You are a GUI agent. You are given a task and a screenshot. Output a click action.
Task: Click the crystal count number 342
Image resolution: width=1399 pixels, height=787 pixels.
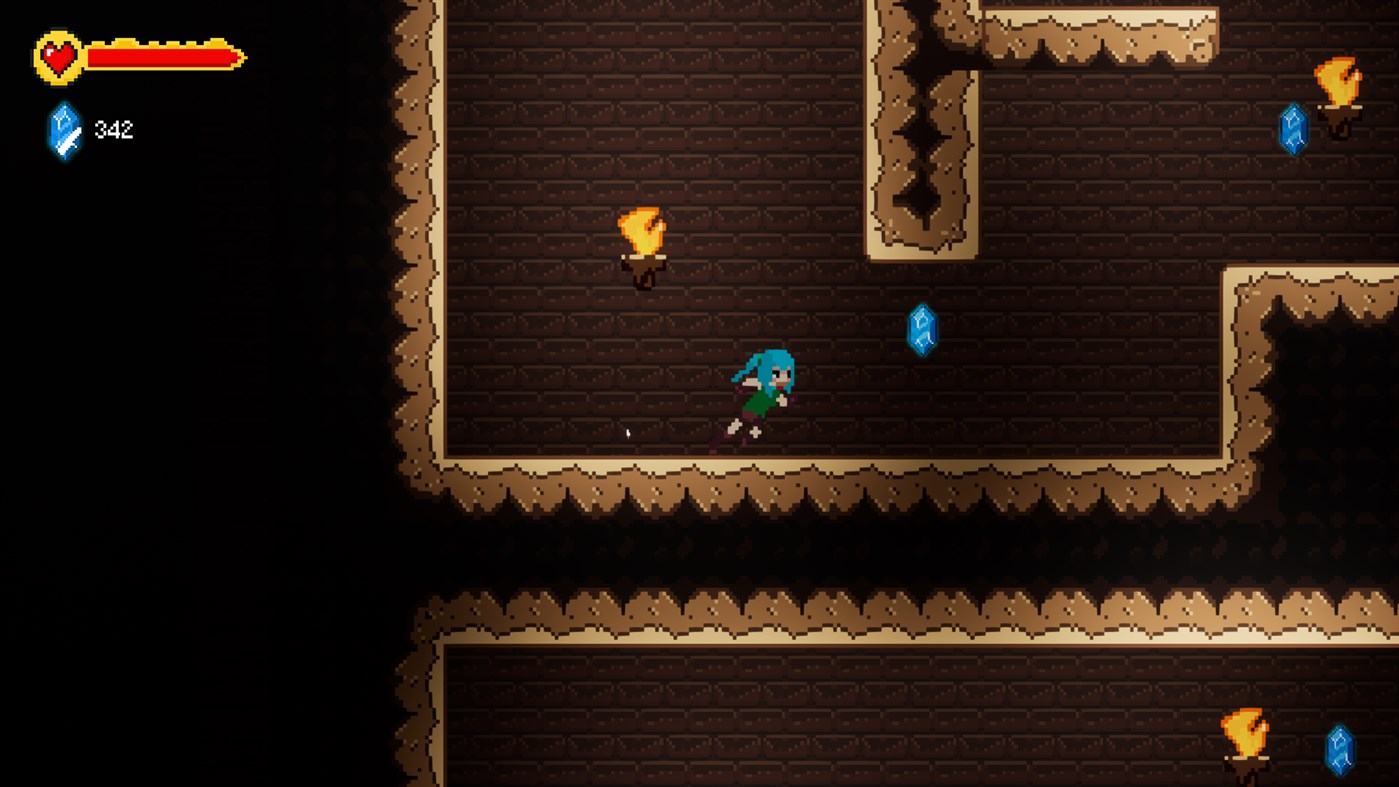(114, 129)
